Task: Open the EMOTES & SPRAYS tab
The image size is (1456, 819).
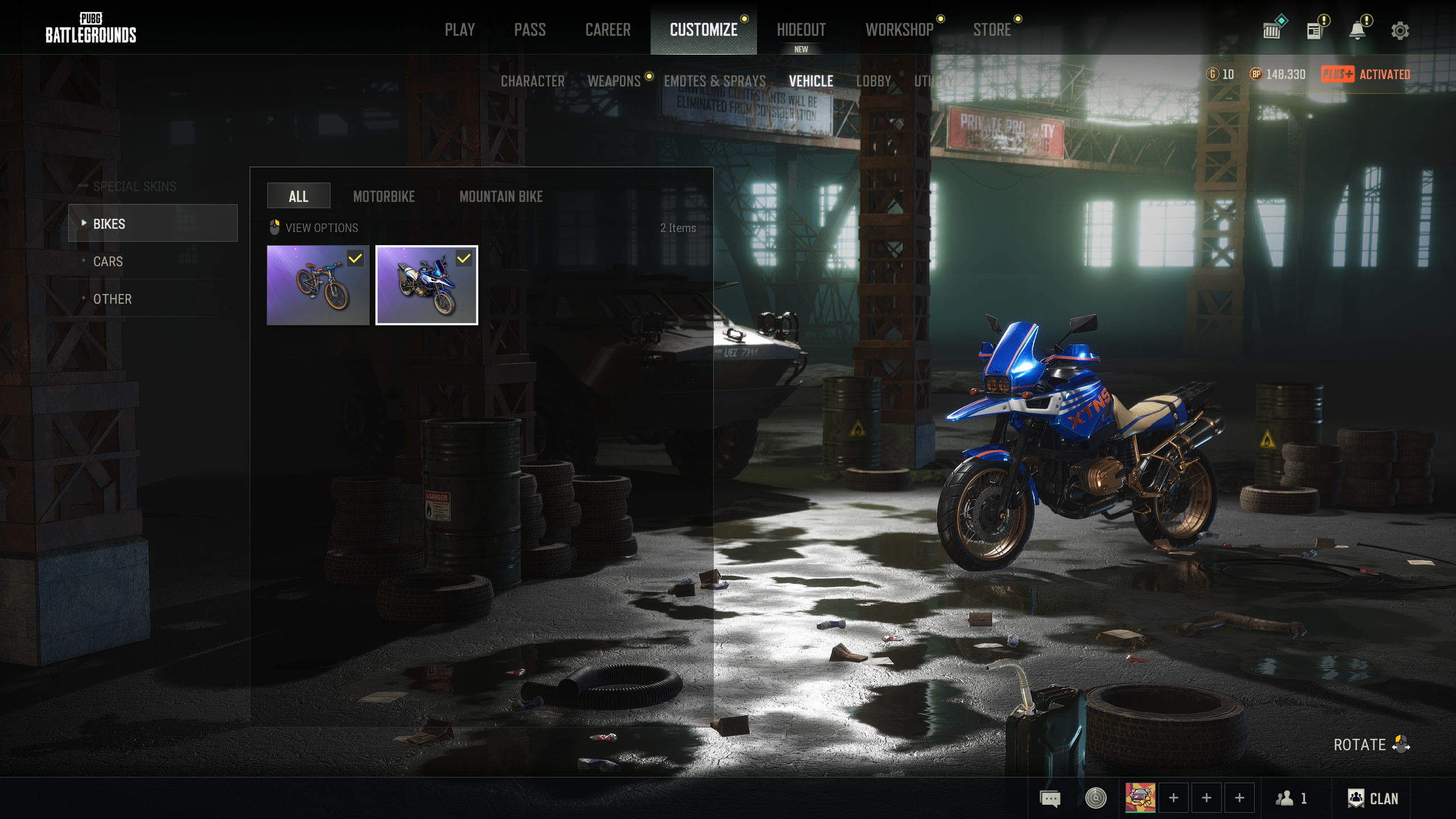Action: pyautogui.click(x=714, y=81)
